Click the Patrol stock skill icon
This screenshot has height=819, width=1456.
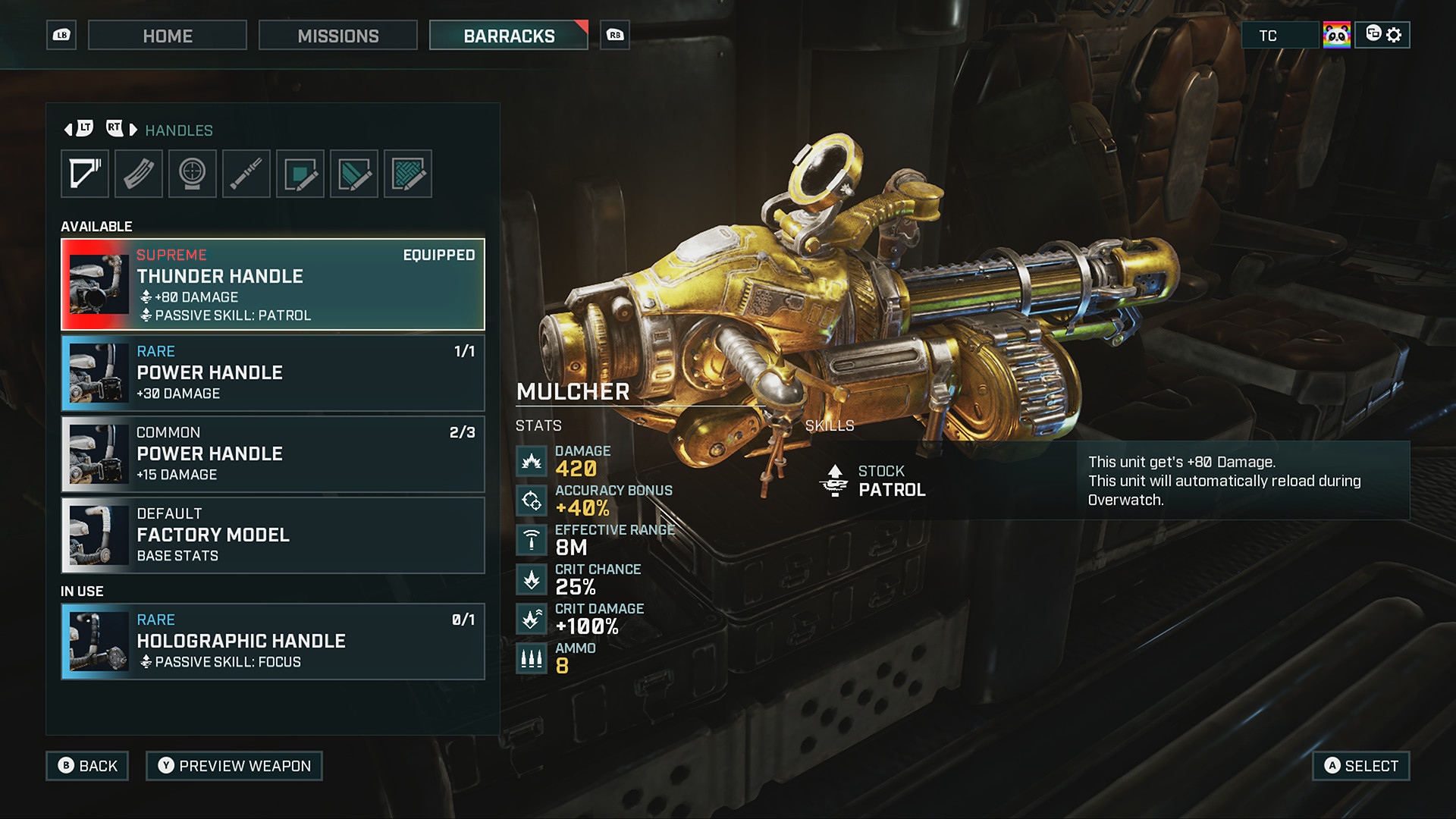(834, 480)
